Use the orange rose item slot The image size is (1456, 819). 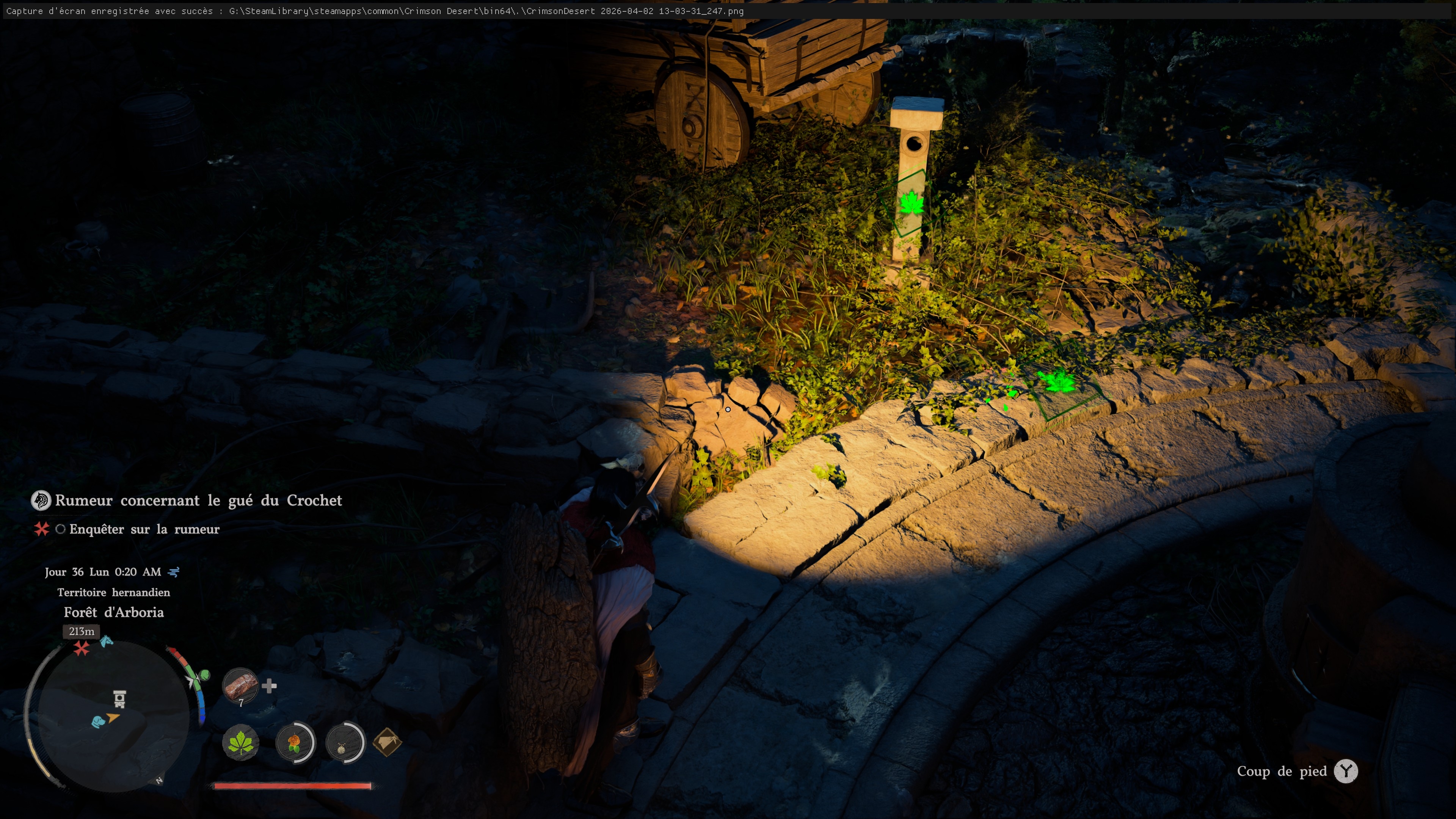(295, 742)
